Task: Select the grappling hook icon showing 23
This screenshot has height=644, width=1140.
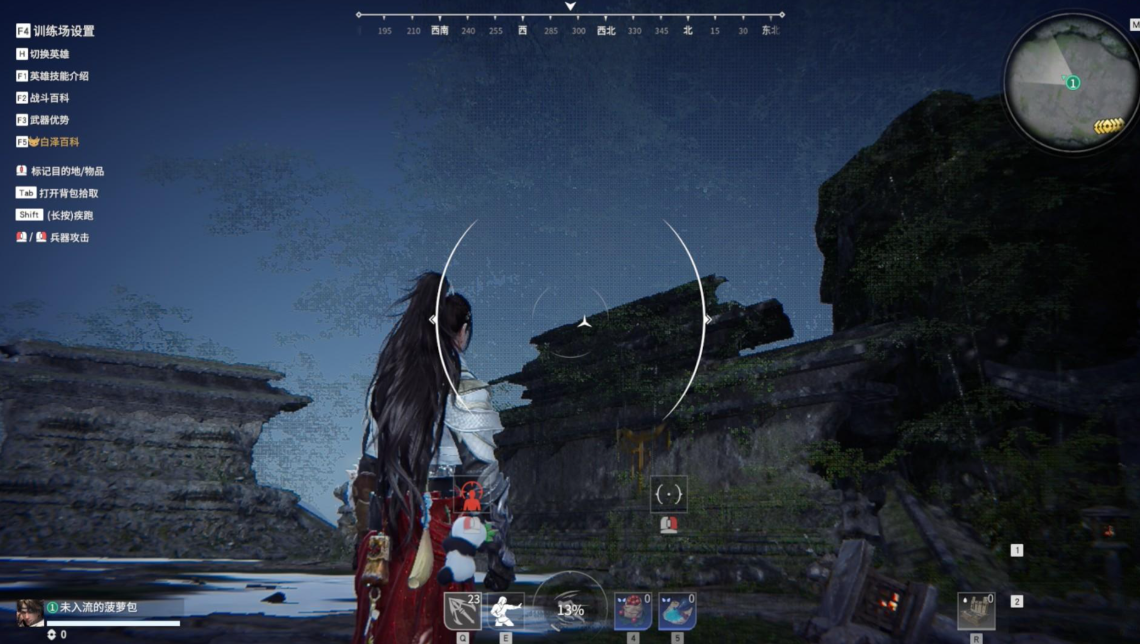Action: (x=462, y=610)
